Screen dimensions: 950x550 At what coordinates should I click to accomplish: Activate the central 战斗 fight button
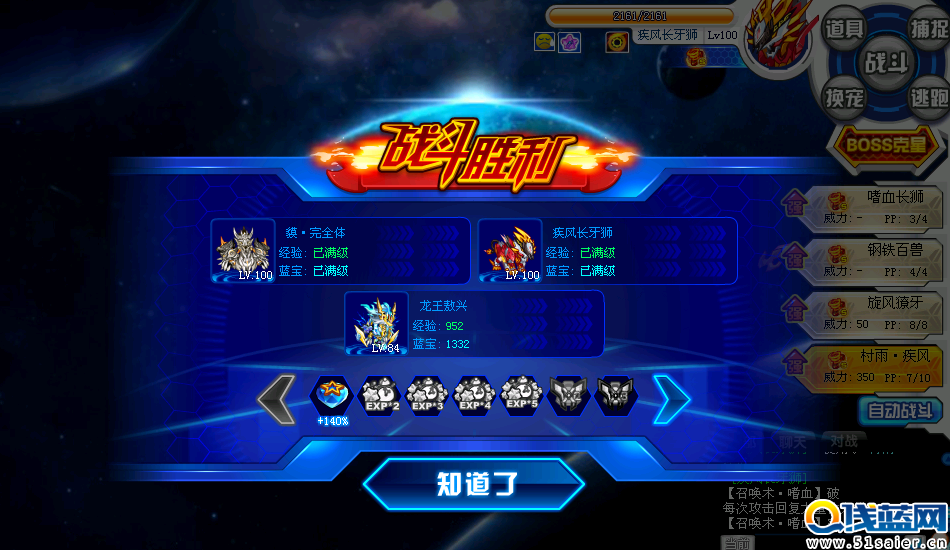886,63
